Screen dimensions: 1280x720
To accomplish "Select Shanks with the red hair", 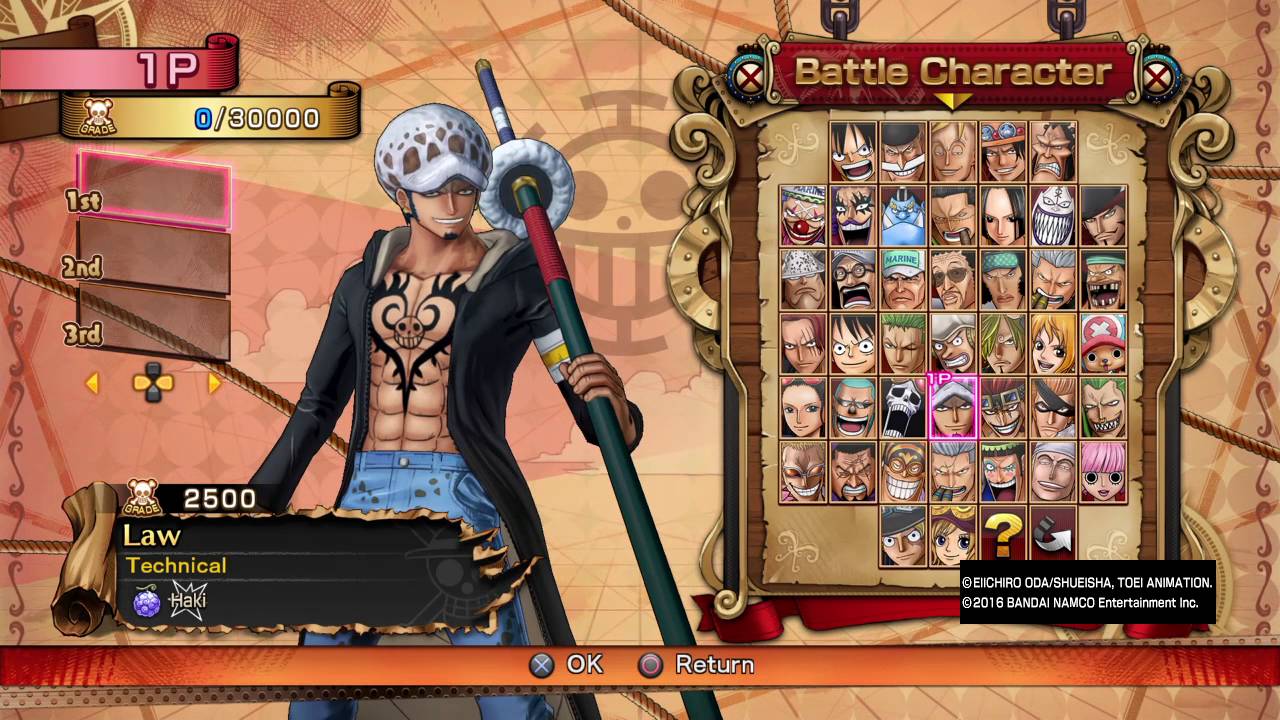I will pyautogui.click(x=803, y=344).
